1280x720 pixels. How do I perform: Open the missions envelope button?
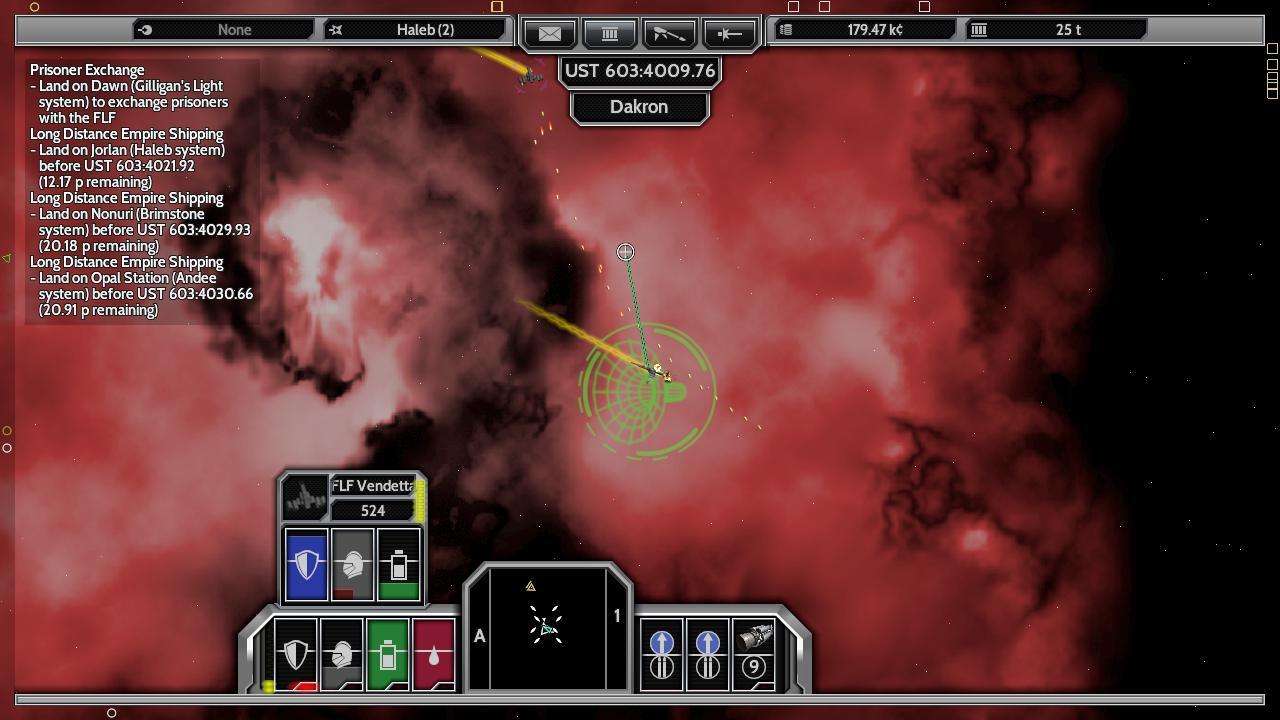pos(550,33)
